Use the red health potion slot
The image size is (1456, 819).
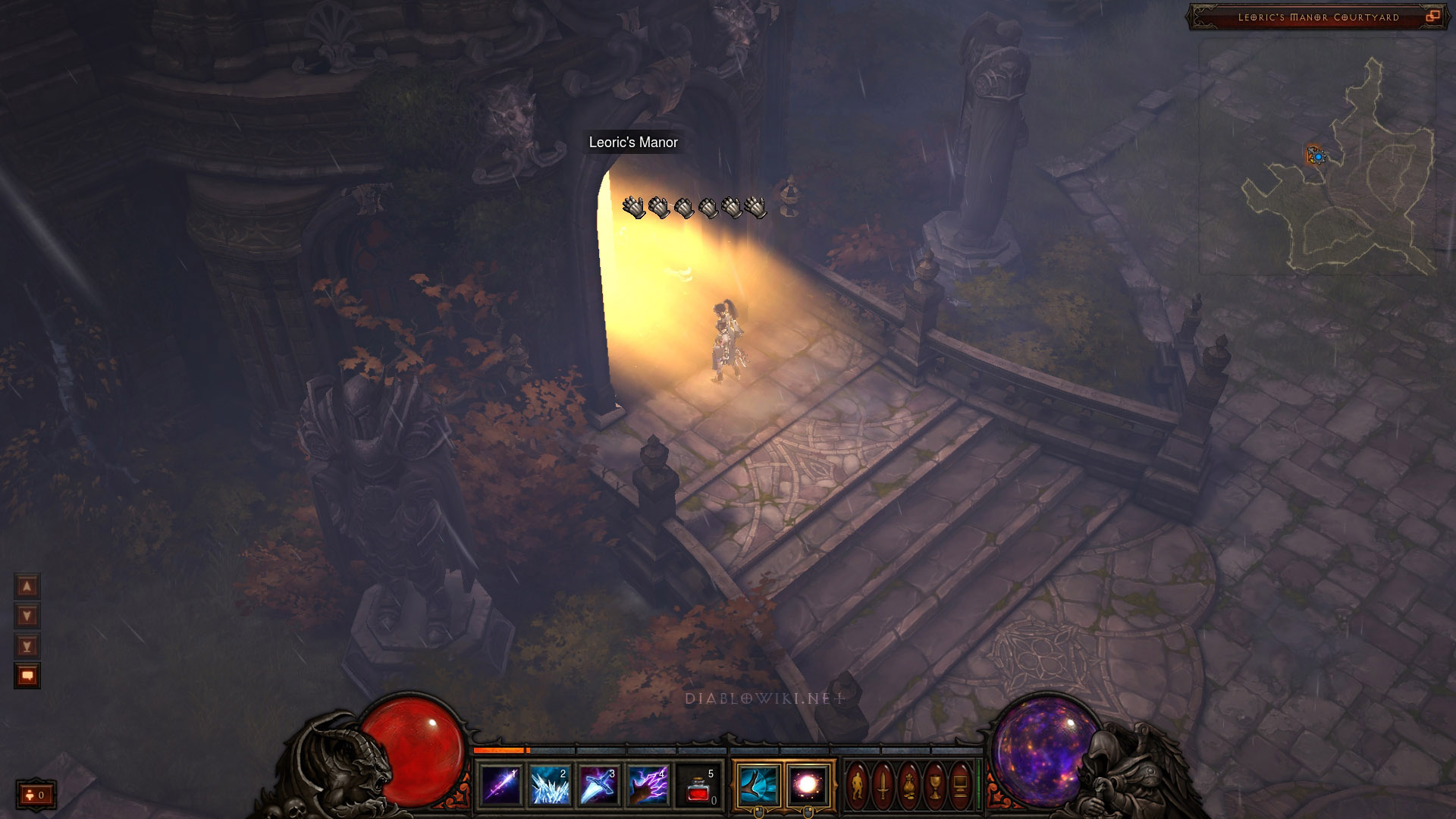[699, 786]
